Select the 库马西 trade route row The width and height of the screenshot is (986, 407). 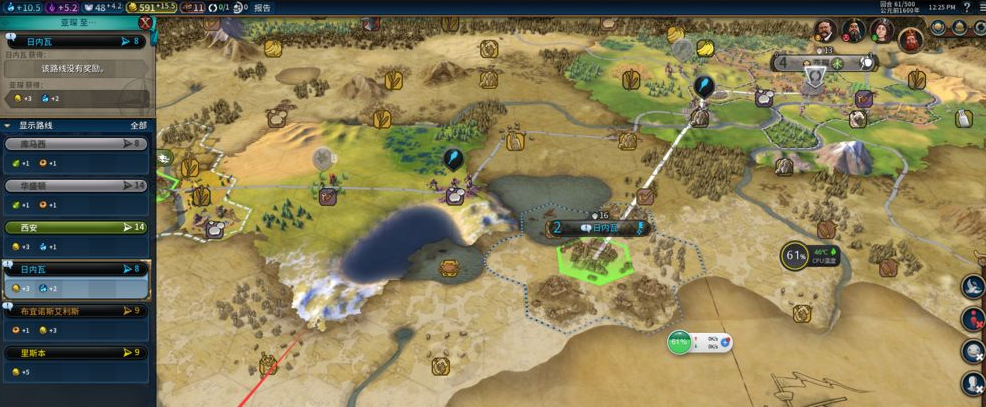(x=76, y=144)
